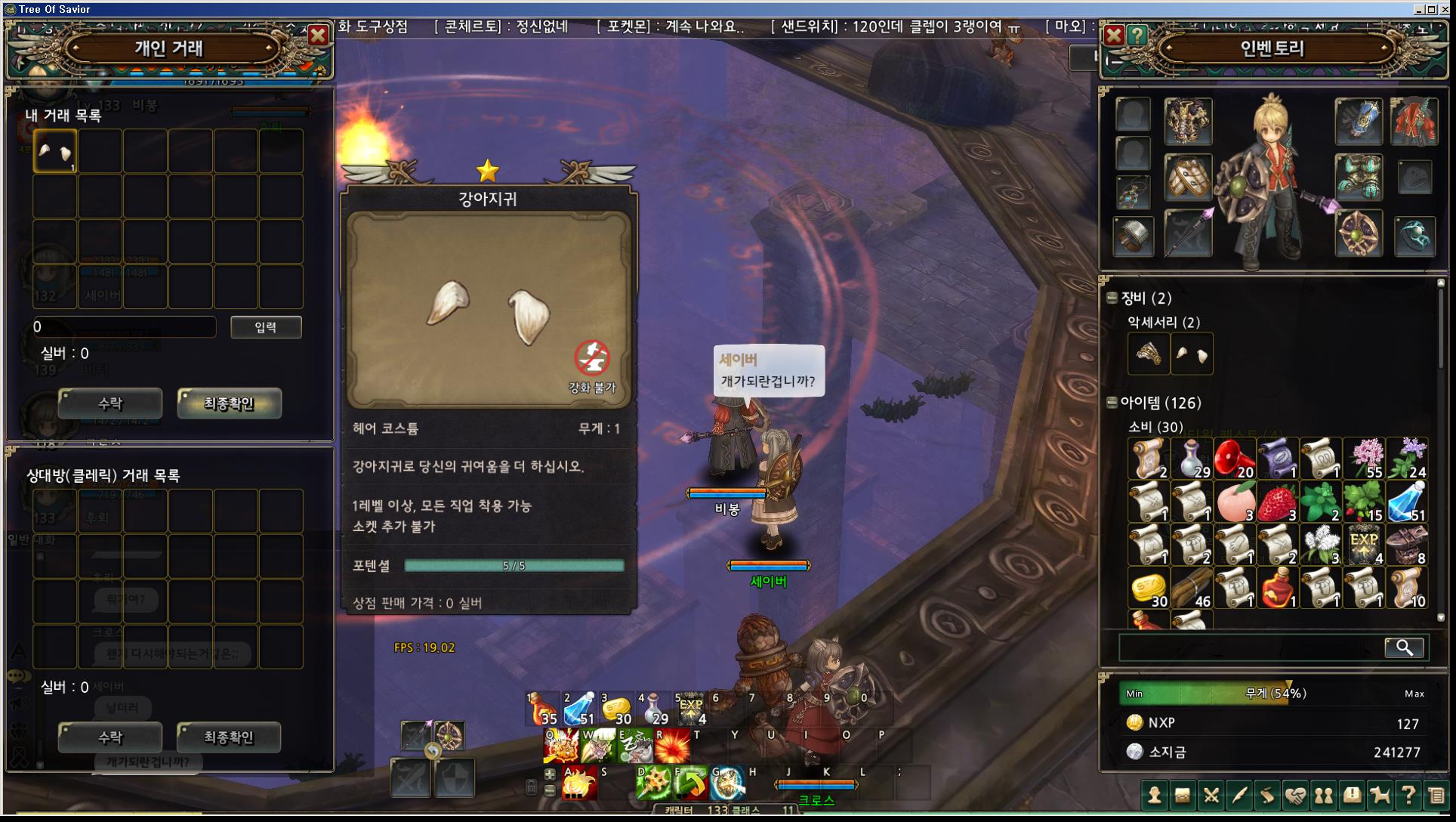1456x822 pixels.
Task: Accept the trade with my 수락 button
Action: tap(110, 403)
